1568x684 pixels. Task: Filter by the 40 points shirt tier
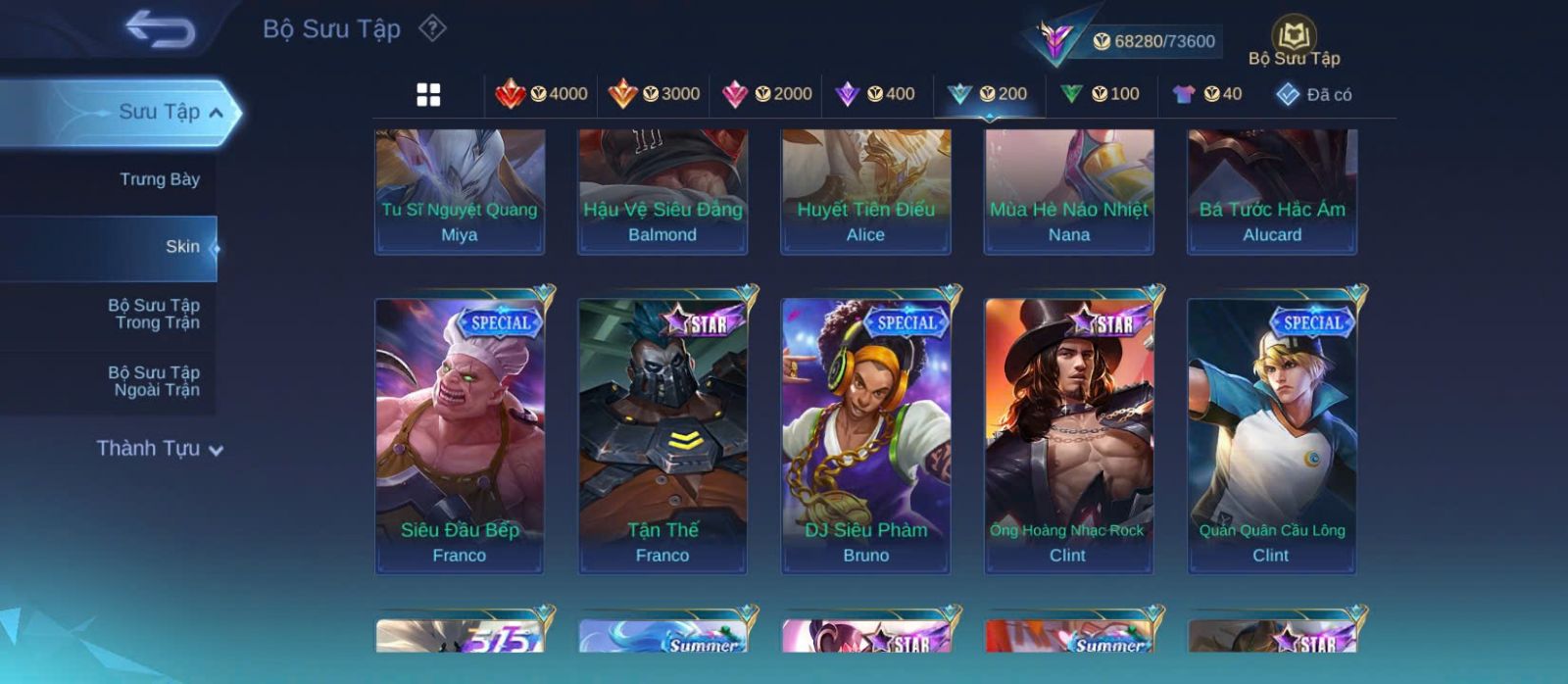1207,94
